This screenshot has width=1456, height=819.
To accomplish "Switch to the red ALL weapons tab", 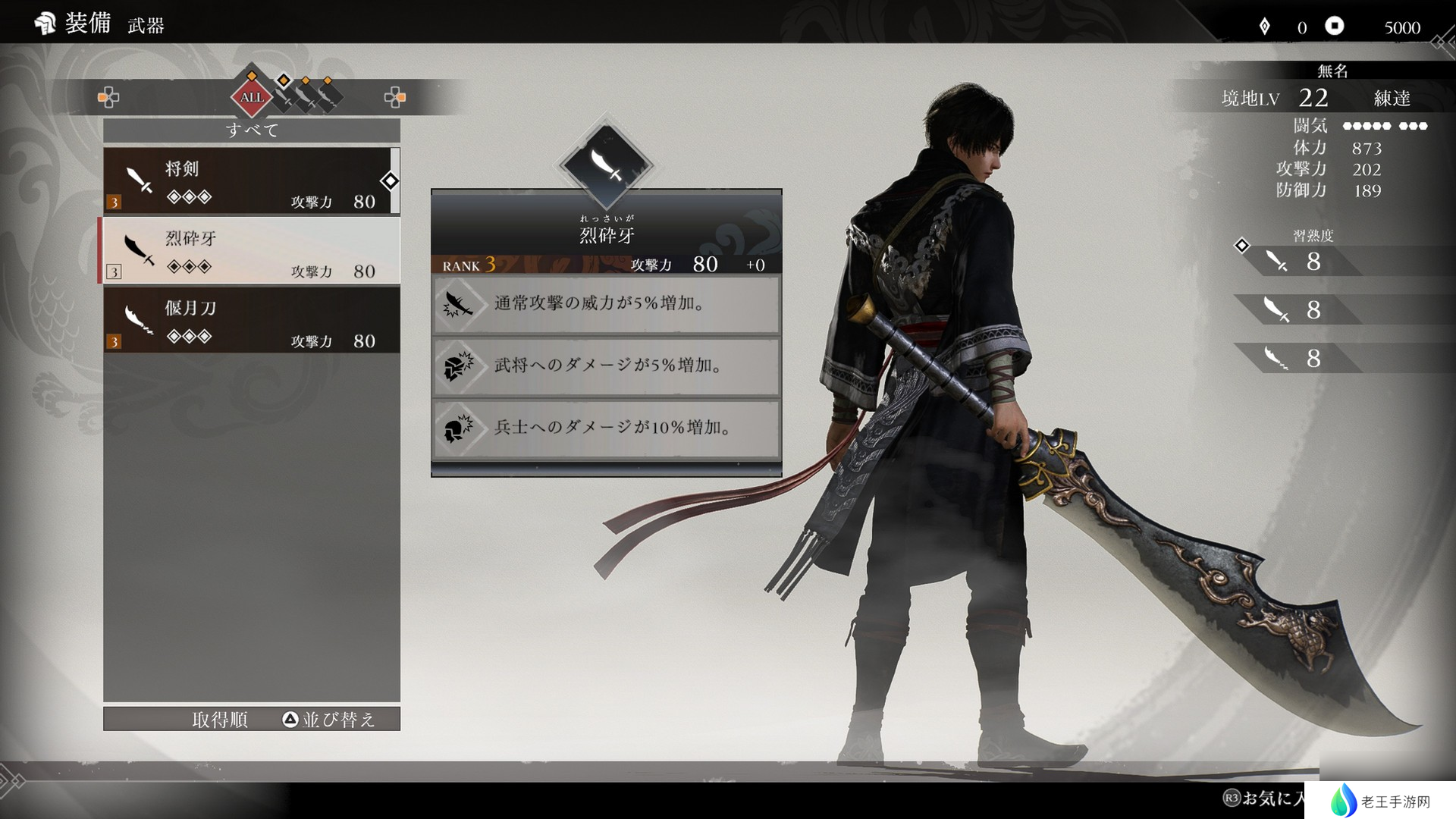I will (x=252, y=97).
